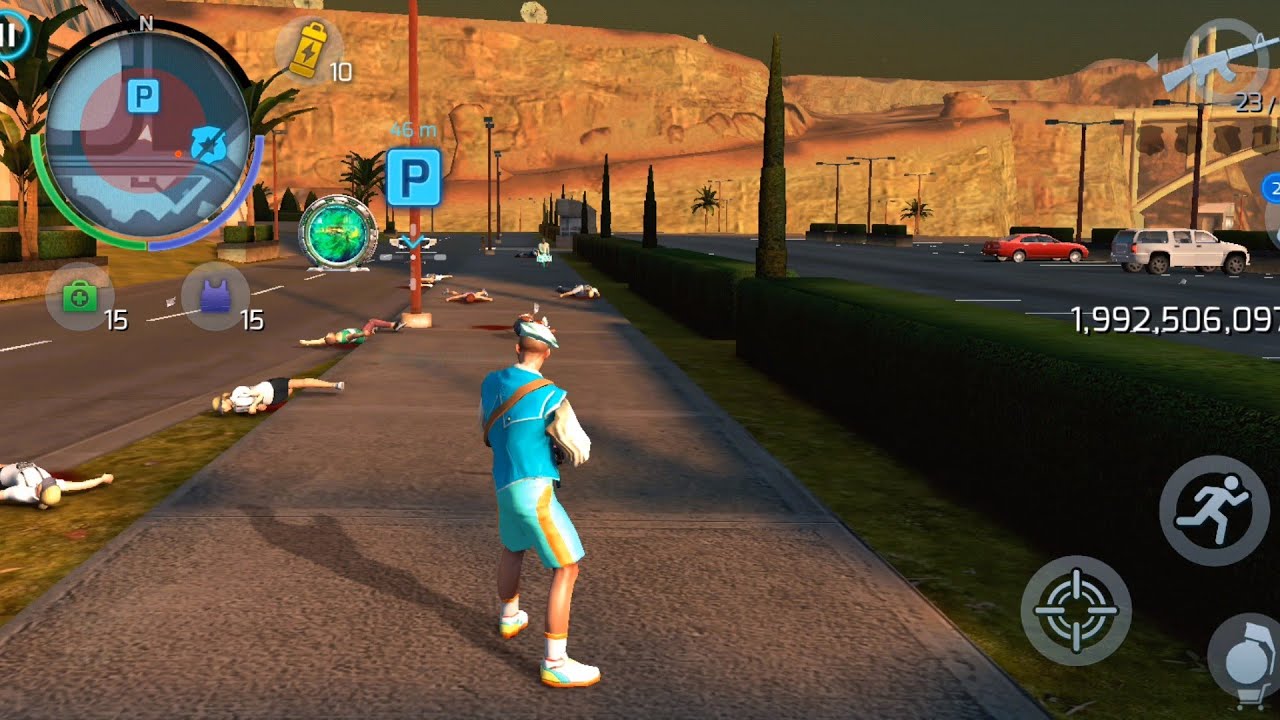Equip the purple body armor vest
Image resolution: width=1280 pixels, height=720 pixels.
point(216,296)
